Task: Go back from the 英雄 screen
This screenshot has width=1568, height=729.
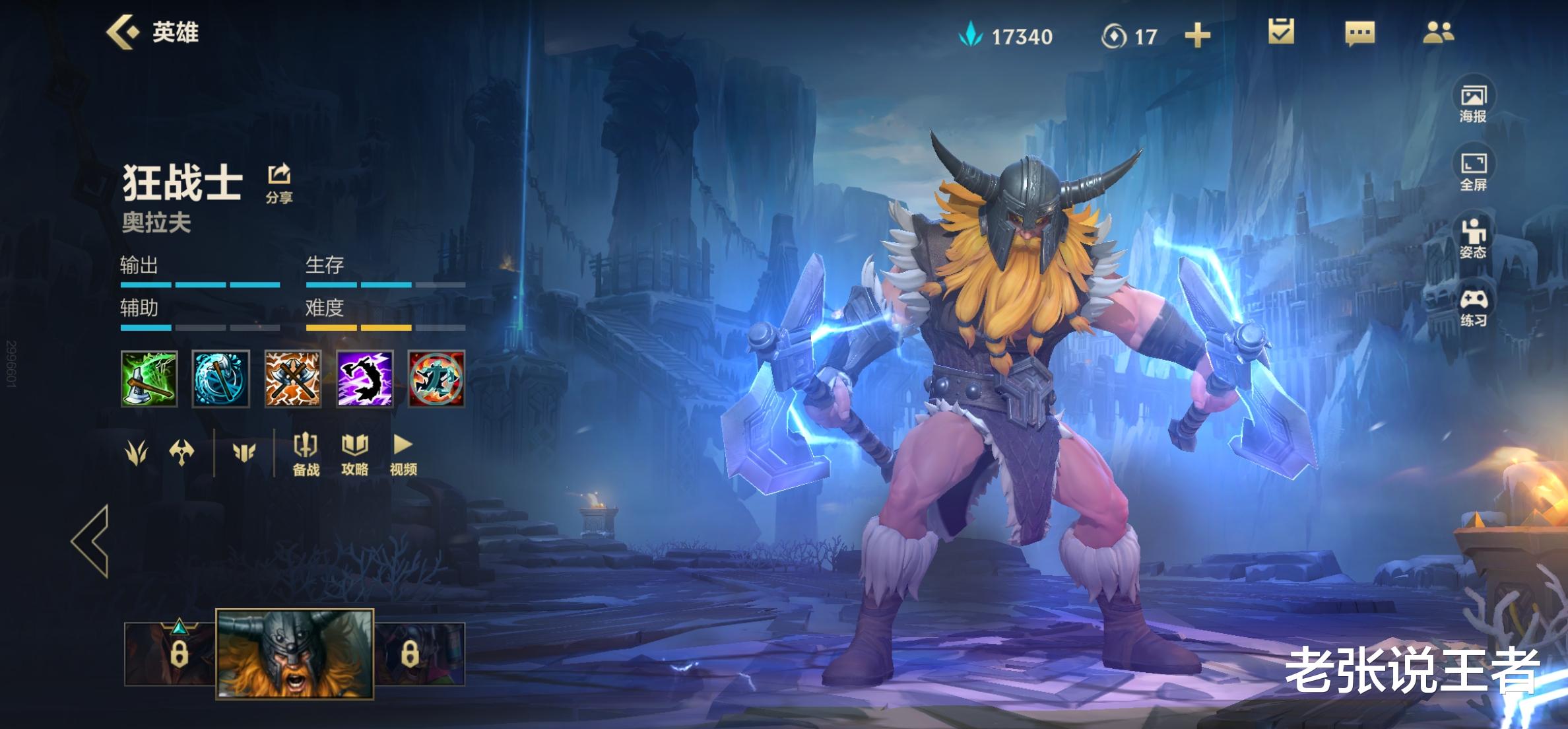Action: [x=123, y=32]
